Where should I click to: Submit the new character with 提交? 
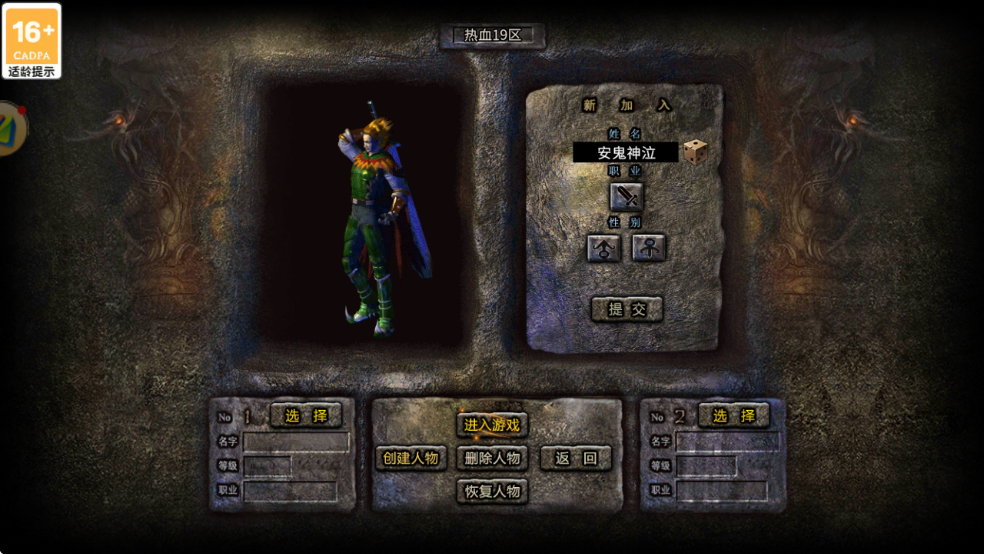coord(627,309)
